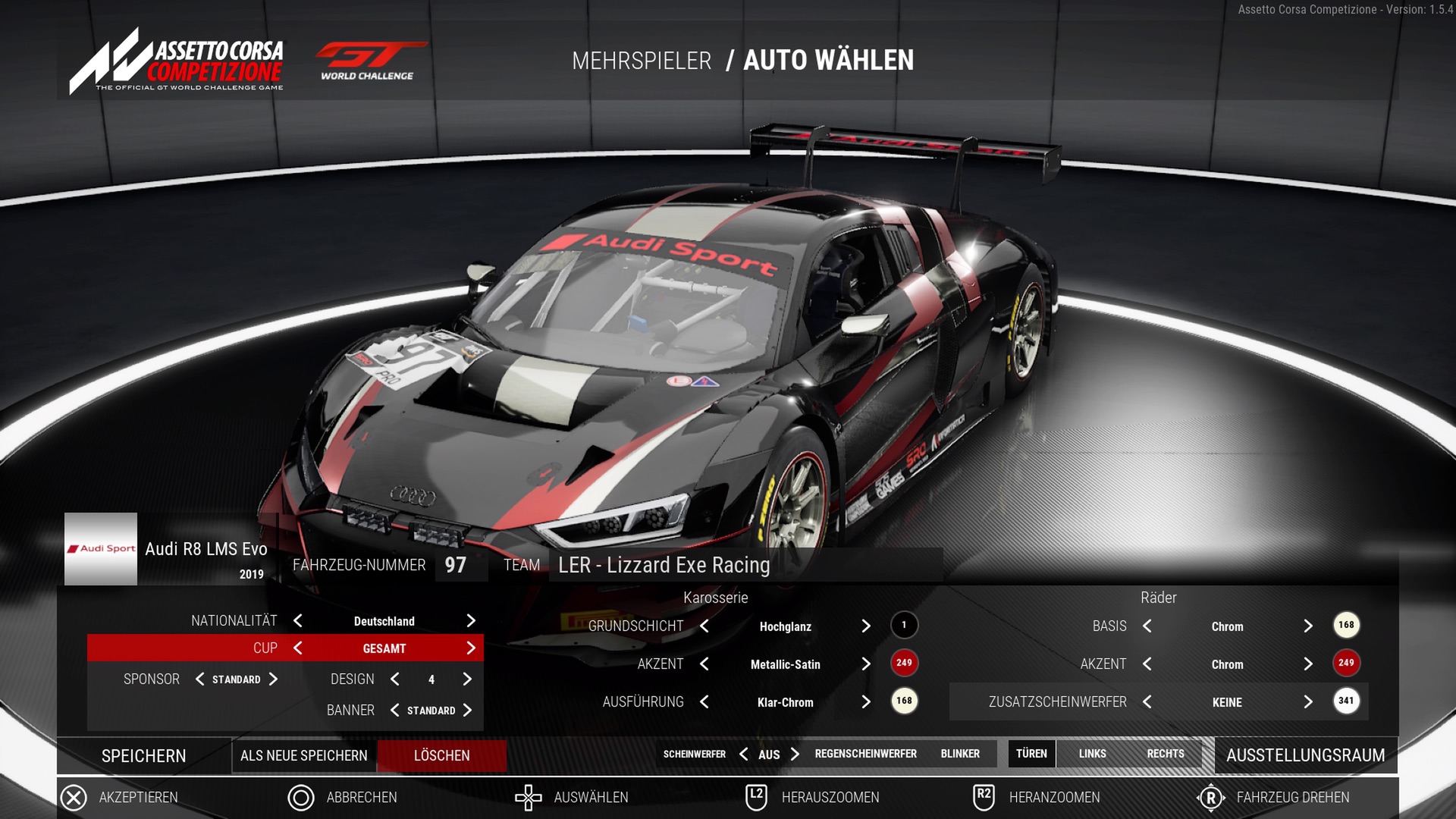This screenshot has width=1456, height=819.
Task: Click the CUP right arrow next to GESAMT
Action: pos(471,648)
